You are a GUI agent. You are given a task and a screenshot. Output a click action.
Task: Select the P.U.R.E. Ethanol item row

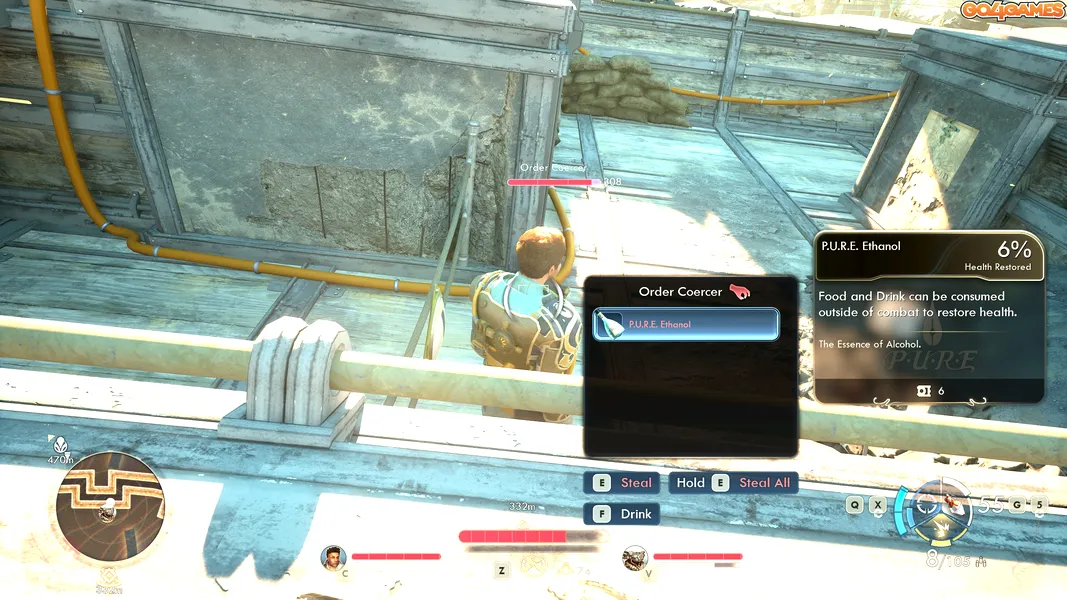pos(686,324)
